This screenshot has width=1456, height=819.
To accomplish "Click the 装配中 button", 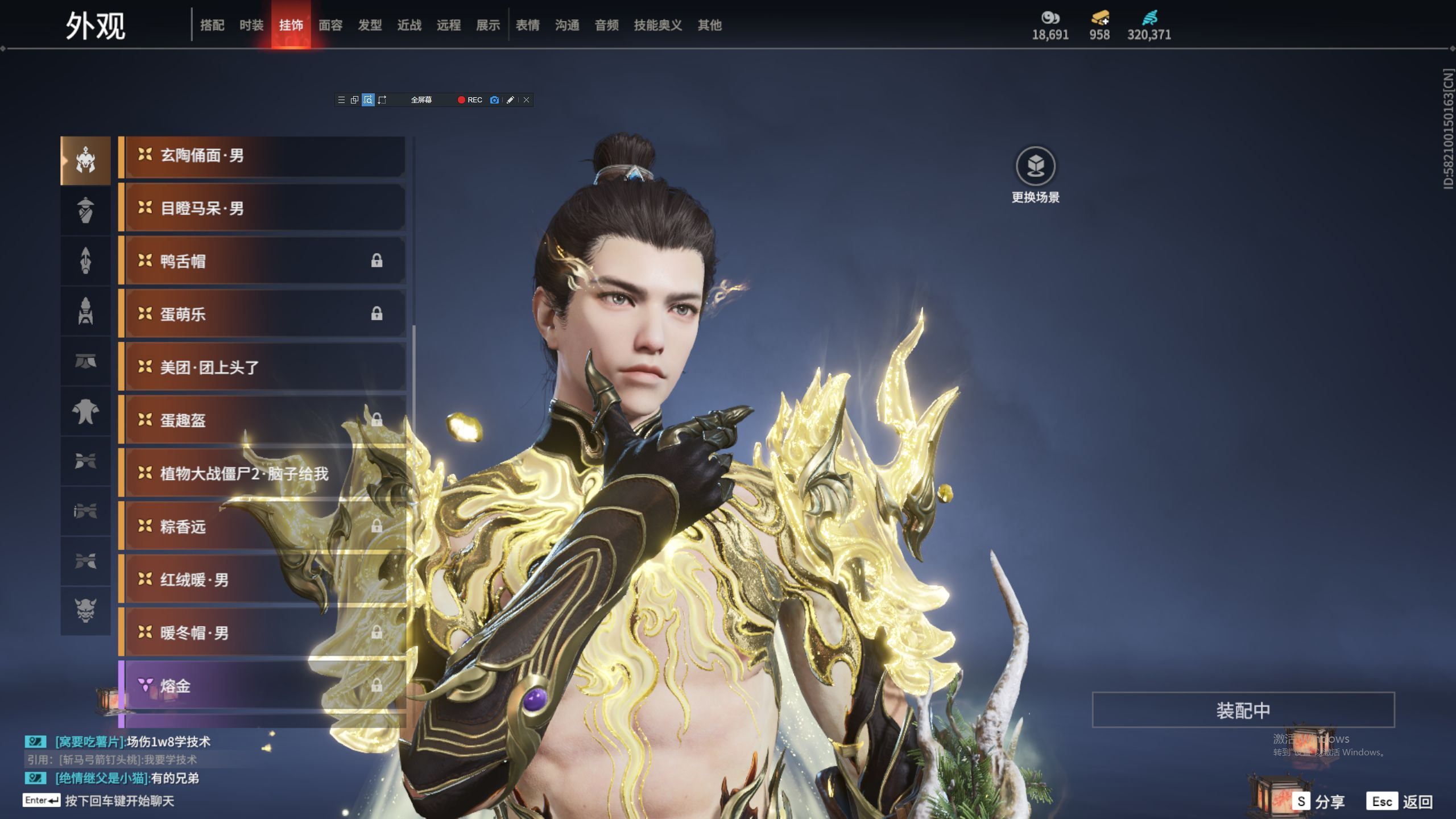I will click(1243, 710).
